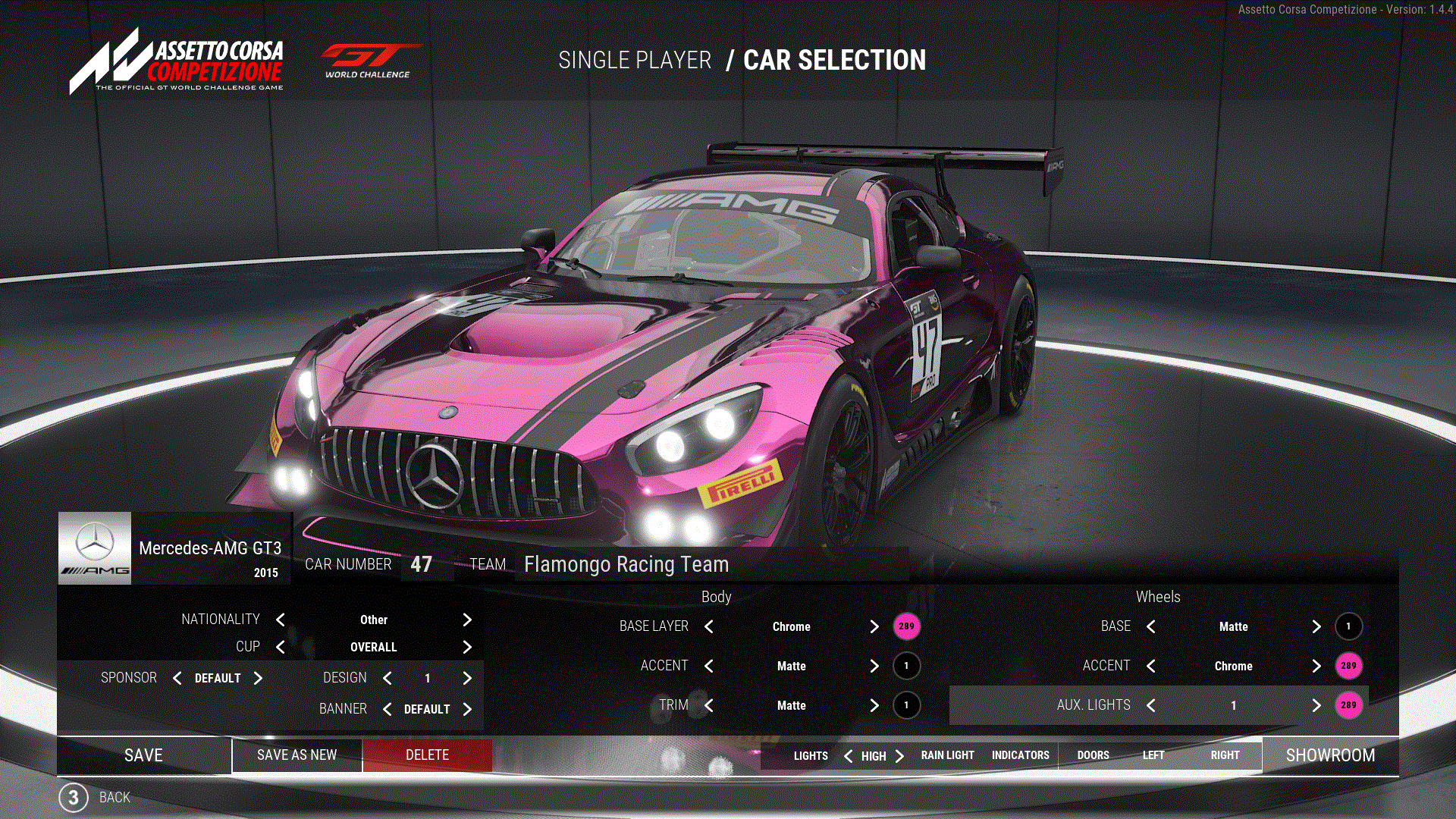The image size is (1456, 819).
Task: Change Banner to the next option
Action: click(x=467, y=709)
